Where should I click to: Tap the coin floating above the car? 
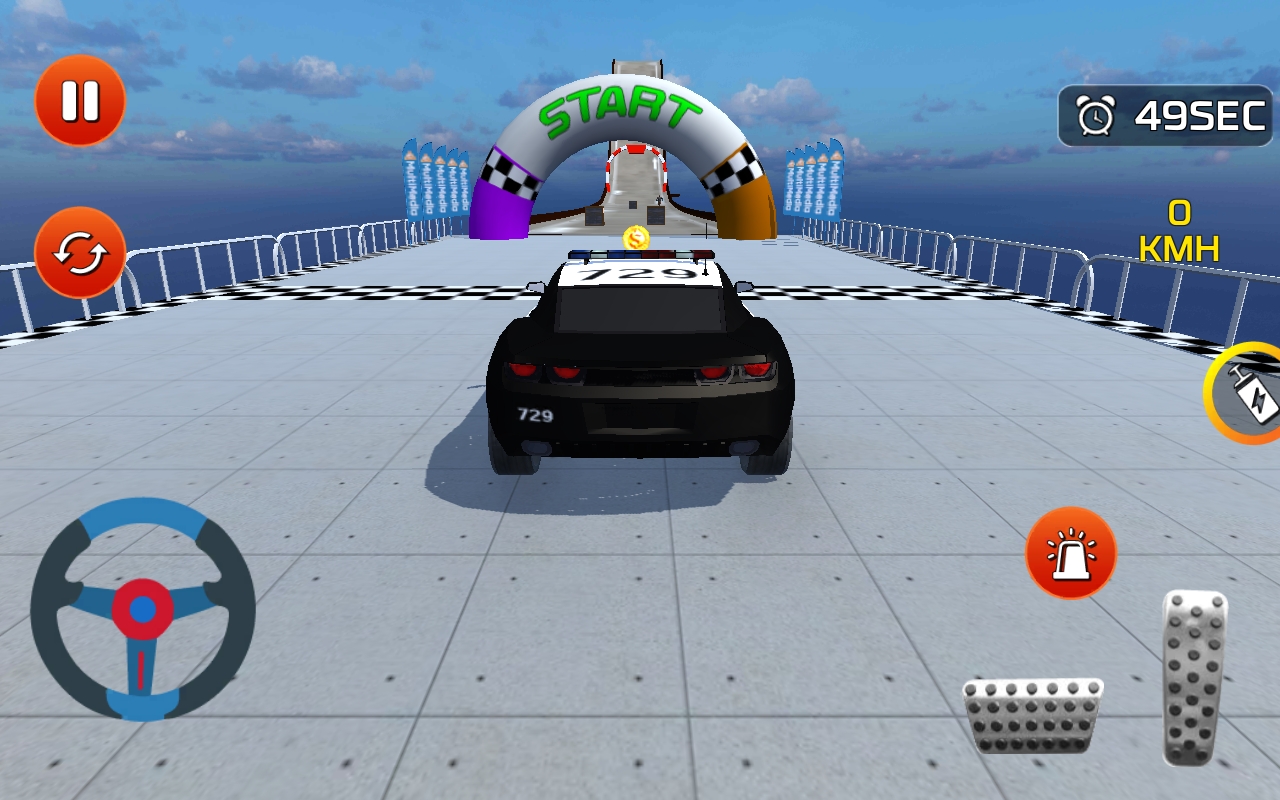(x=636, y=238)
